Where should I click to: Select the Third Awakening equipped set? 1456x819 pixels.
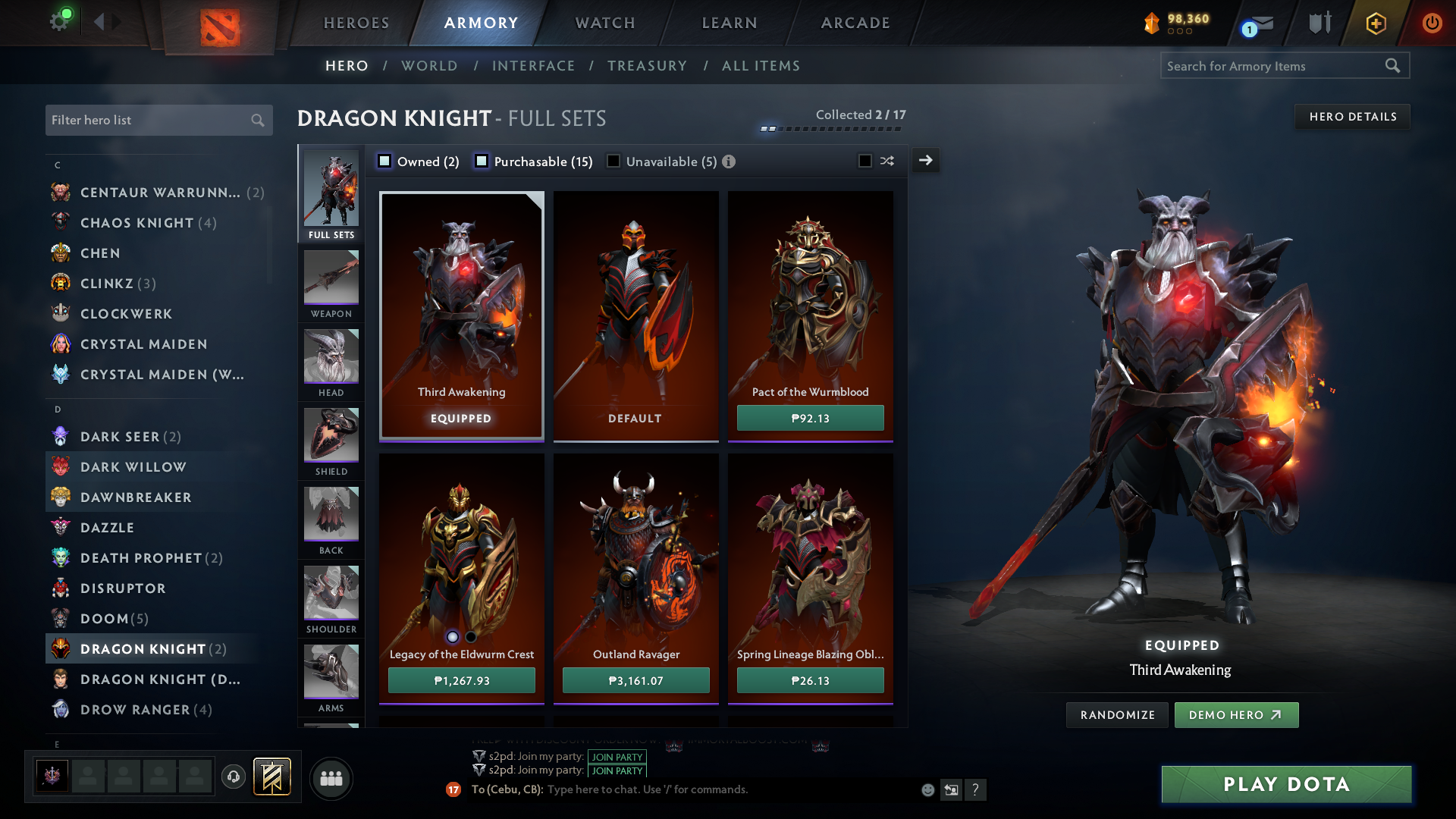pyautogui.click(x=461, y=315)
